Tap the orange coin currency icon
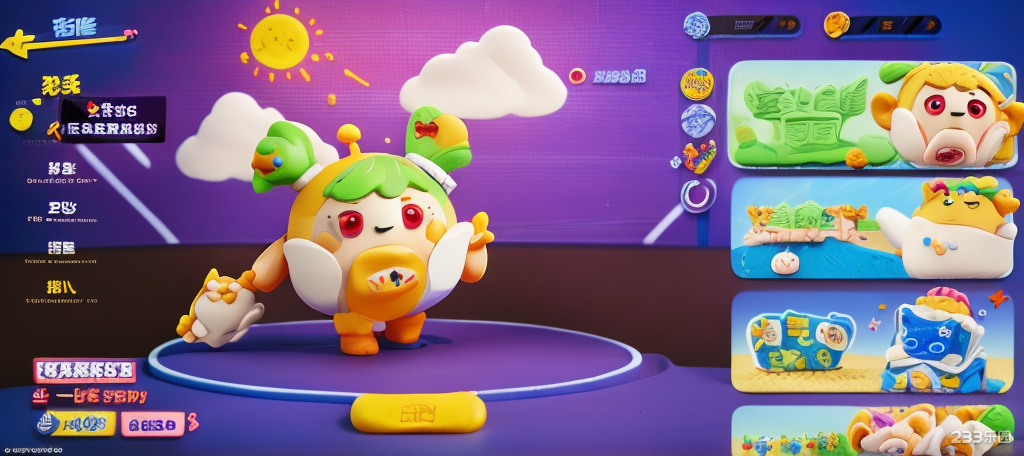 [836, 25]
